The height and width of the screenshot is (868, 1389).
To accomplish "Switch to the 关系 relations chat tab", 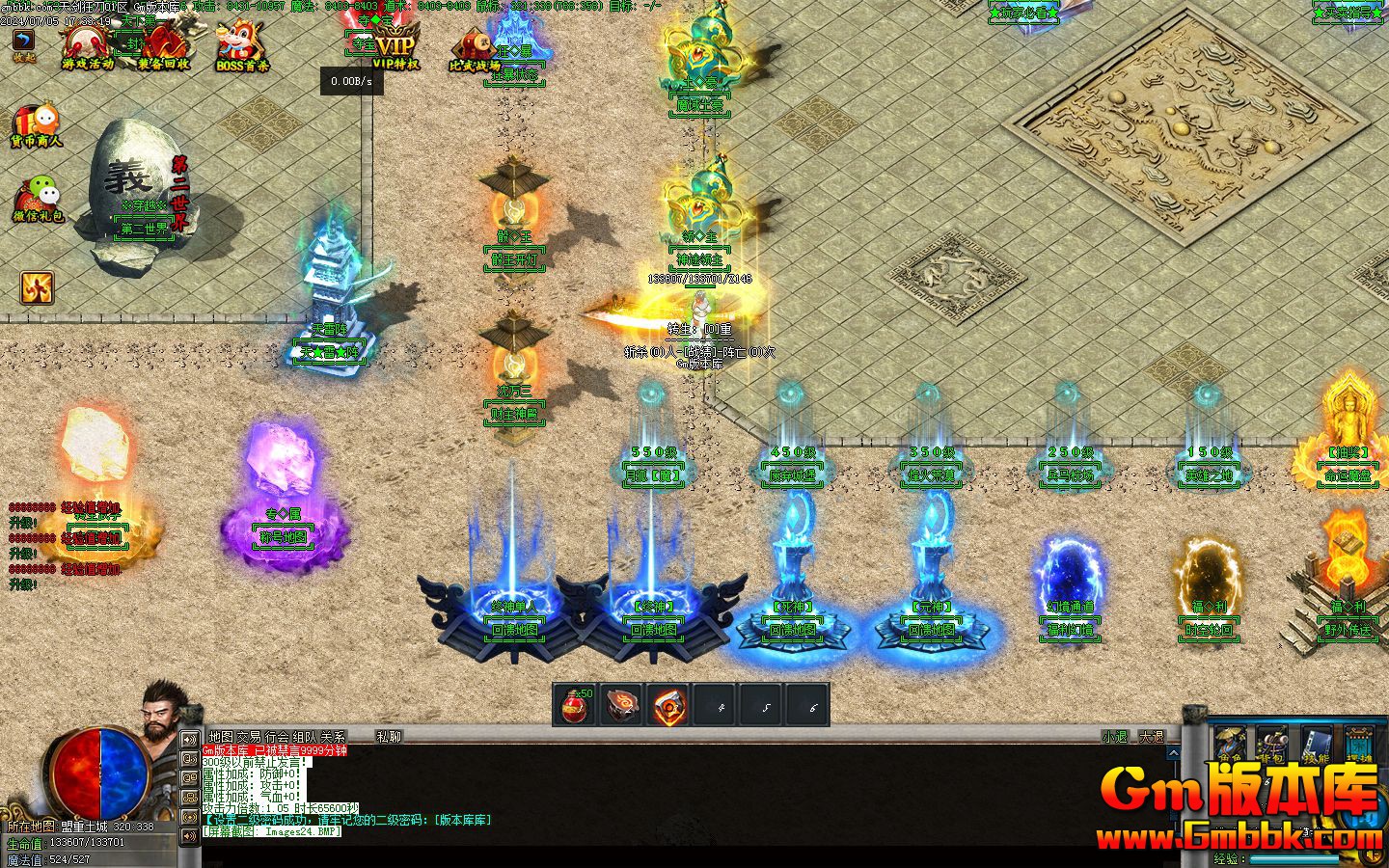I will tap(333, 737).
